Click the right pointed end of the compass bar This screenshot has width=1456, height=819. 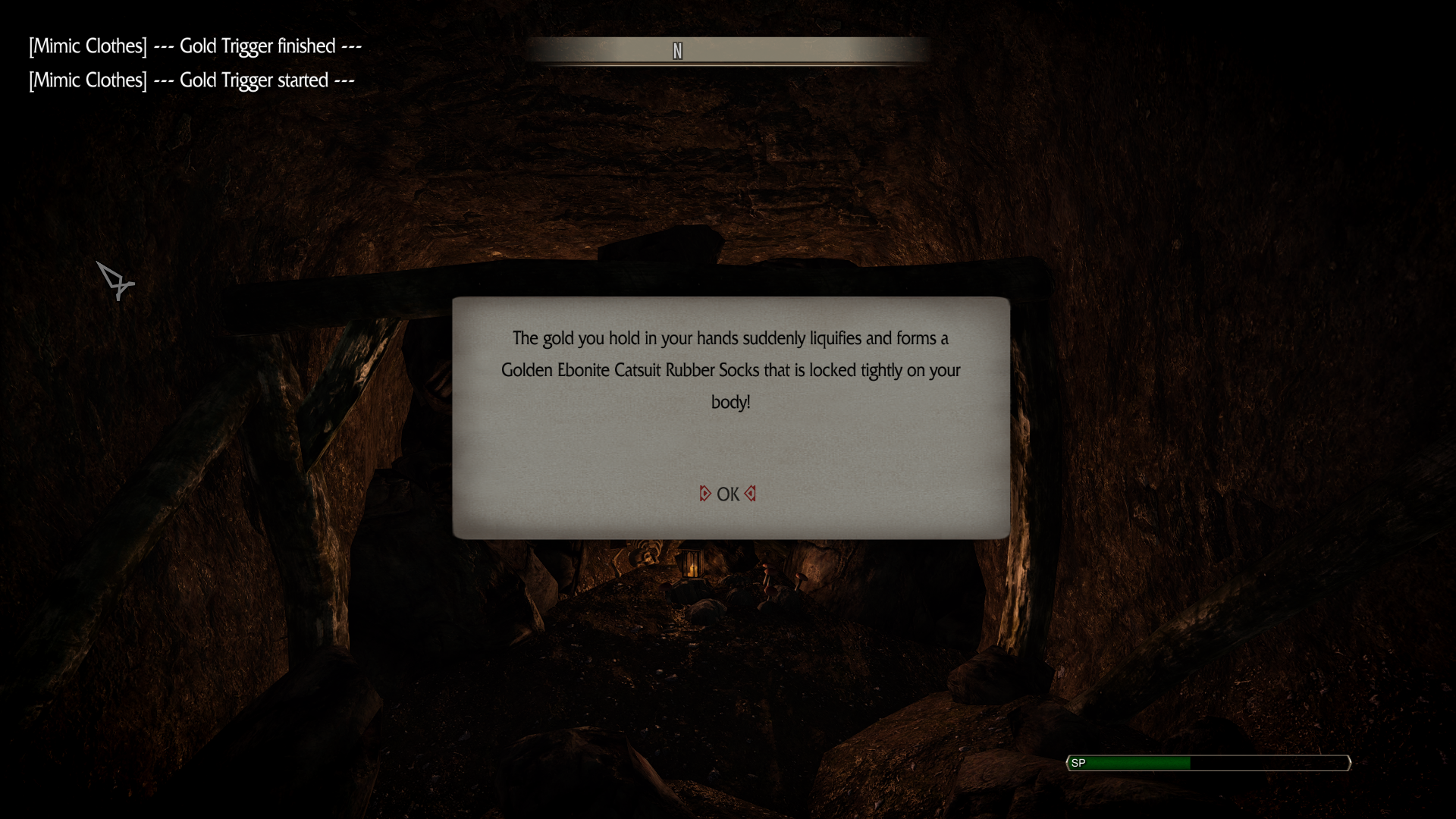click(x=927, y=51)
